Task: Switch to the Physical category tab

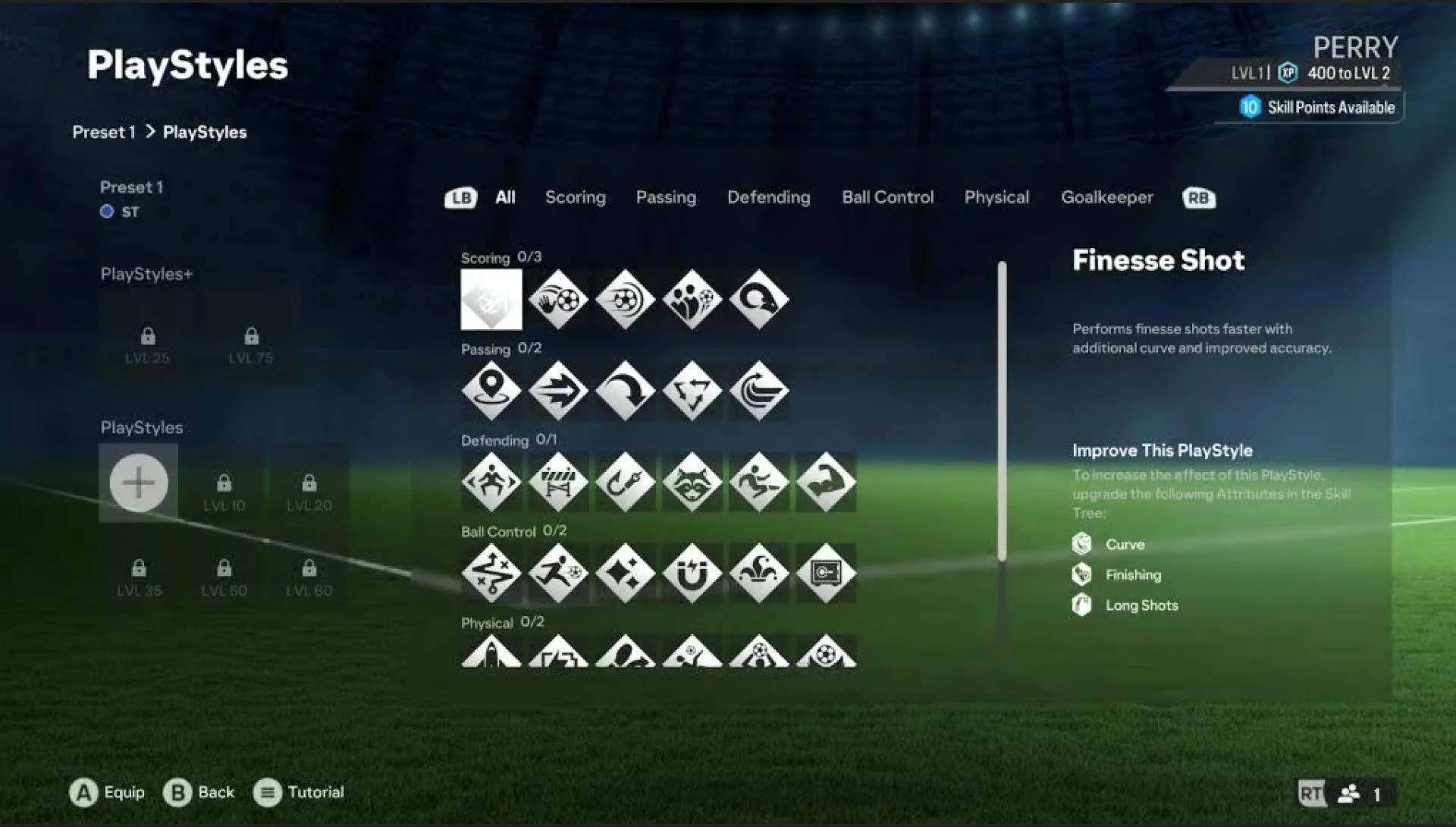Action: pos(996,197)
